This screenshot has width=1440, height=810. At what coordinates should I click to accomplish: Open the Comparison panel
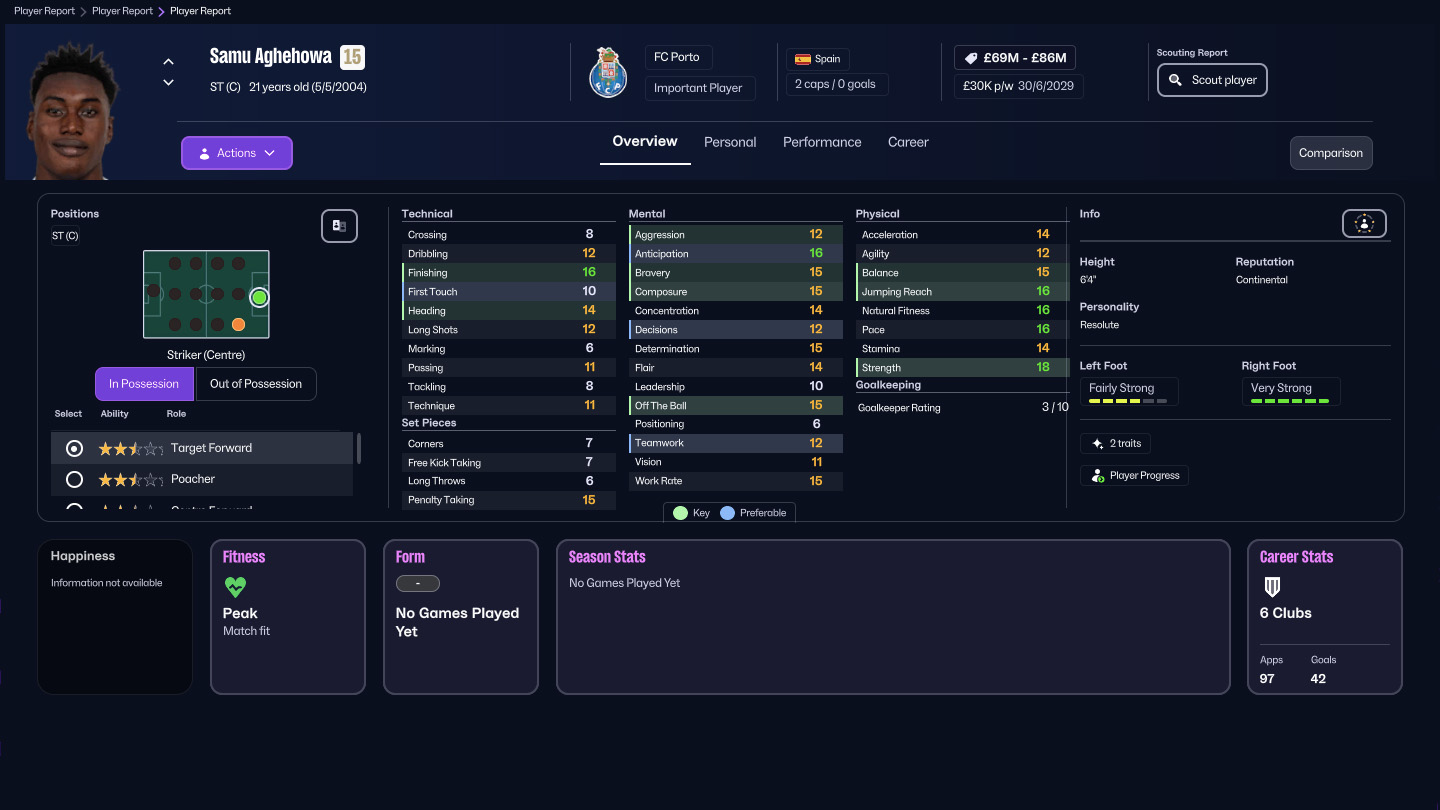pos(1331,153)
